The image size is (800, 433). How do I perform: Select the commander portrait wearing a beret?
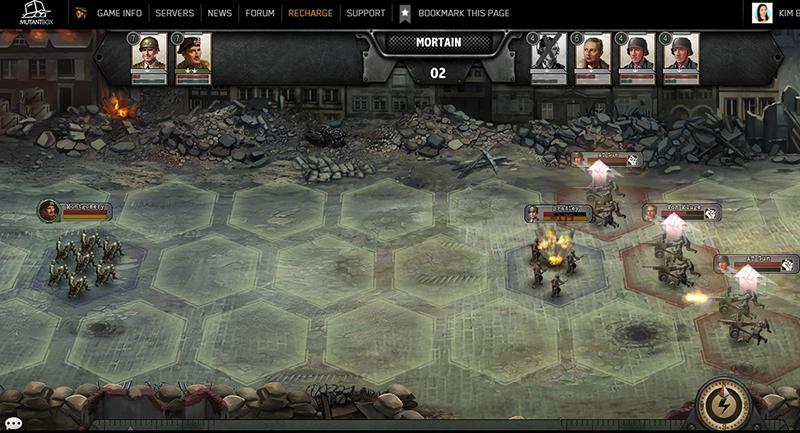coord(193,54)
